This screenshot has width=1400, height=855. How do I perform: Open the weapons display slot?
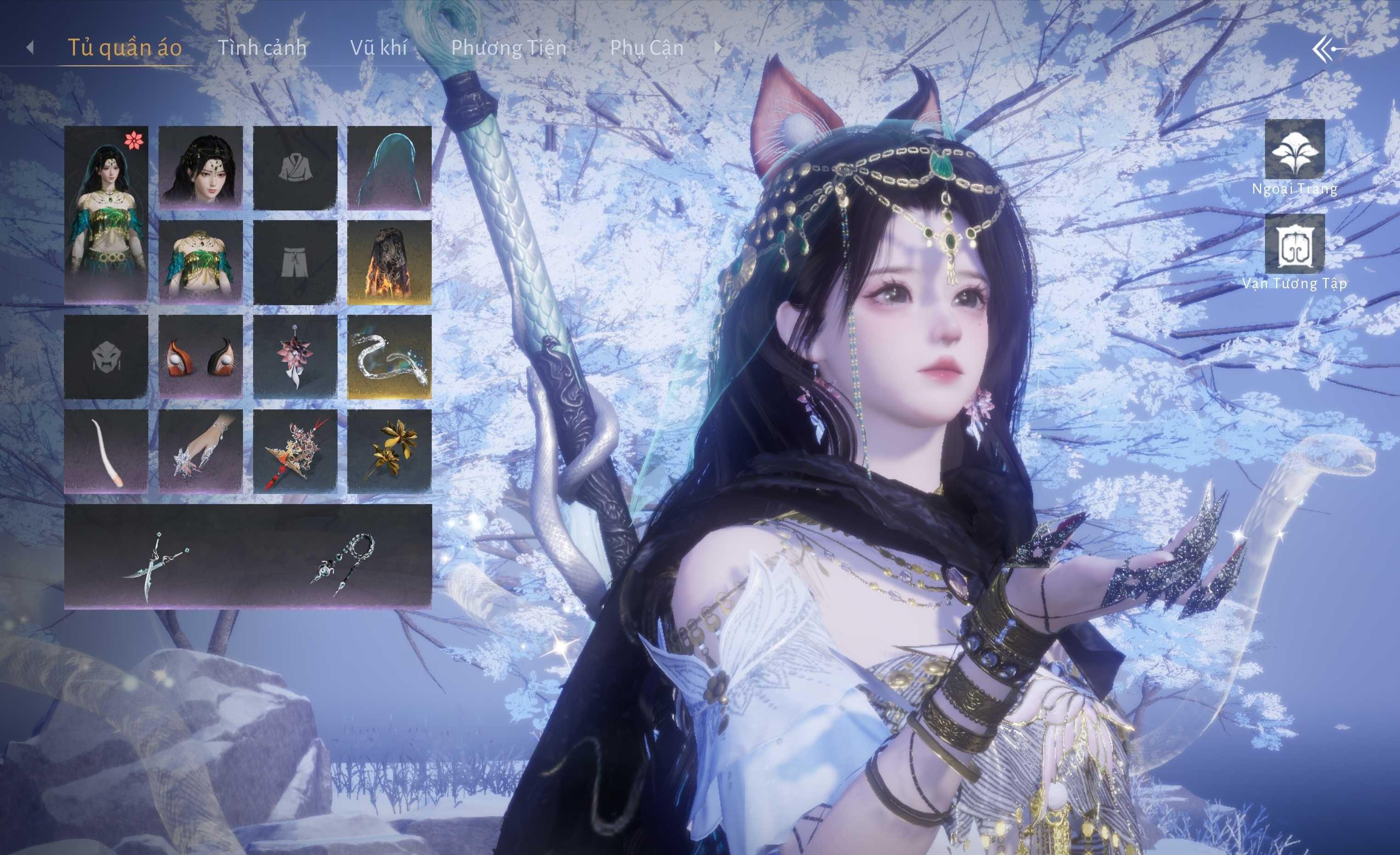(x=248, y=556)
